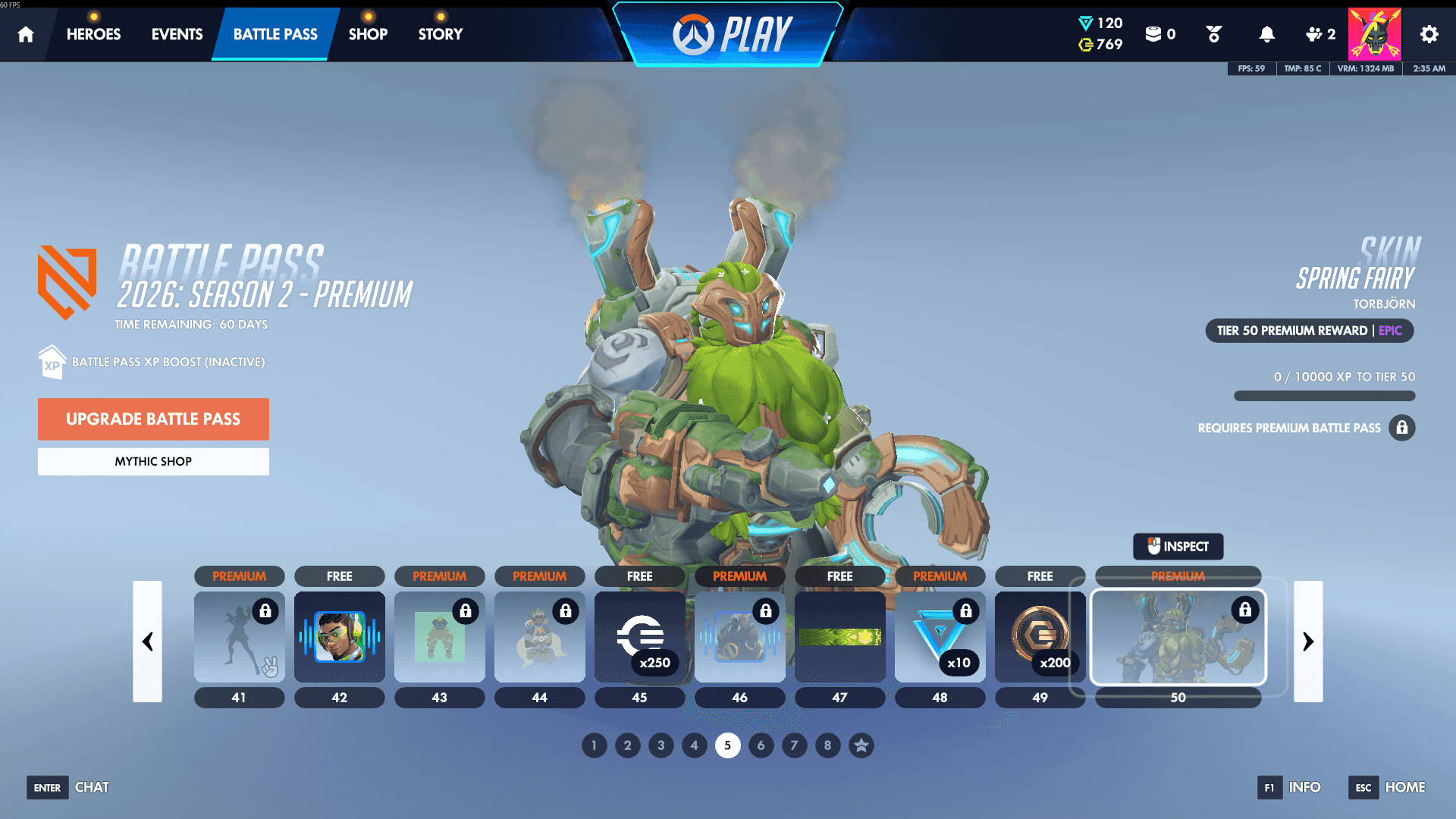
Task: Select battle pass page 1
Action: (594, 745)
